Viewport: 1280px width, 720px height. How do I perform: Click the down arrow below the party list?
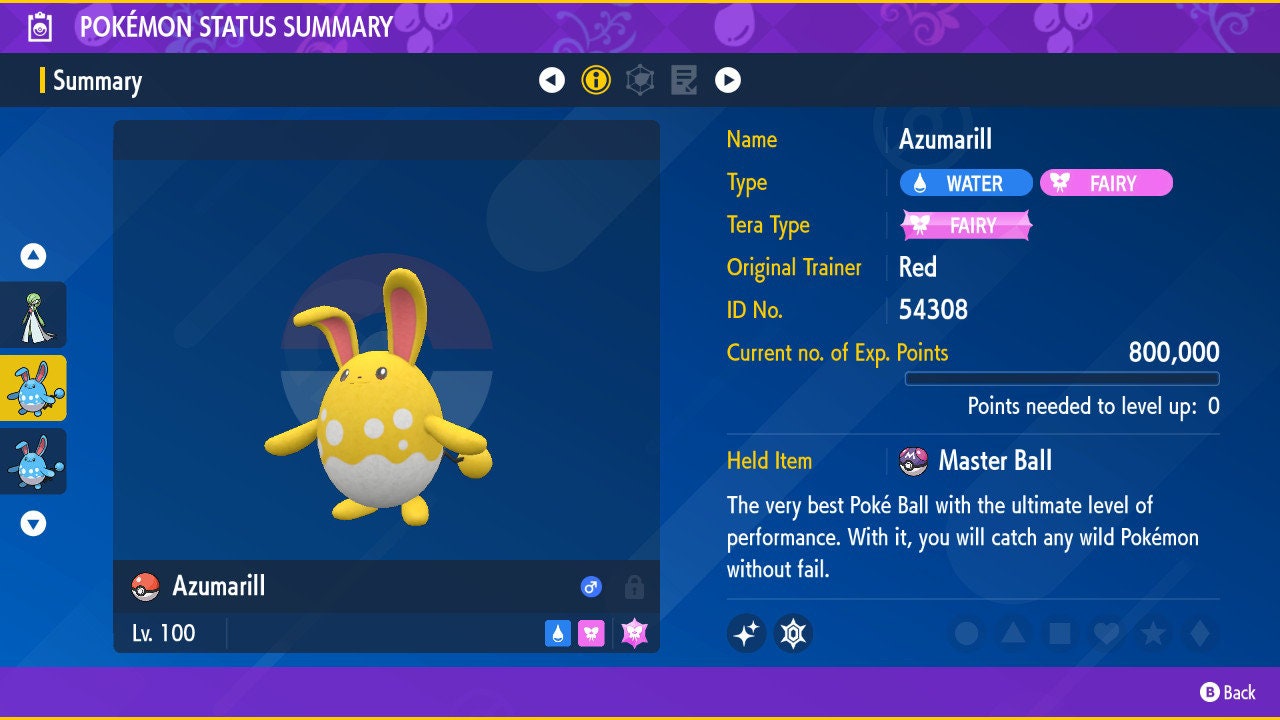point(32,523)
